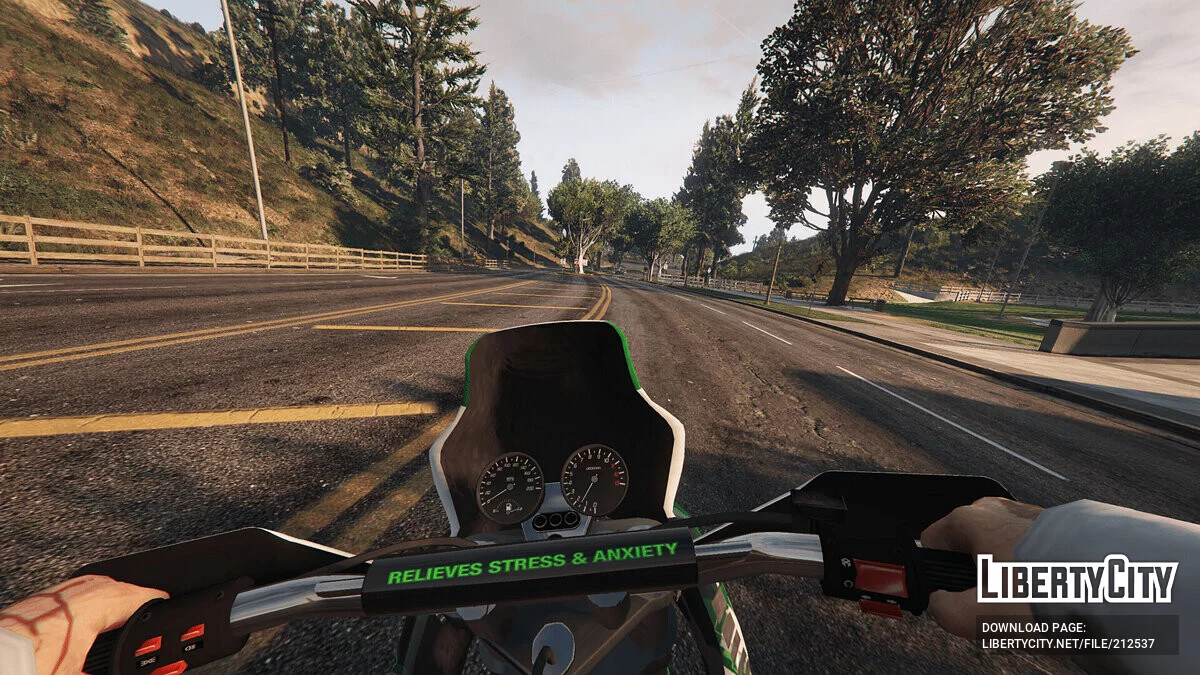
Task: Open the libertycity.net download page link
Action: (x=1068, y=643)
